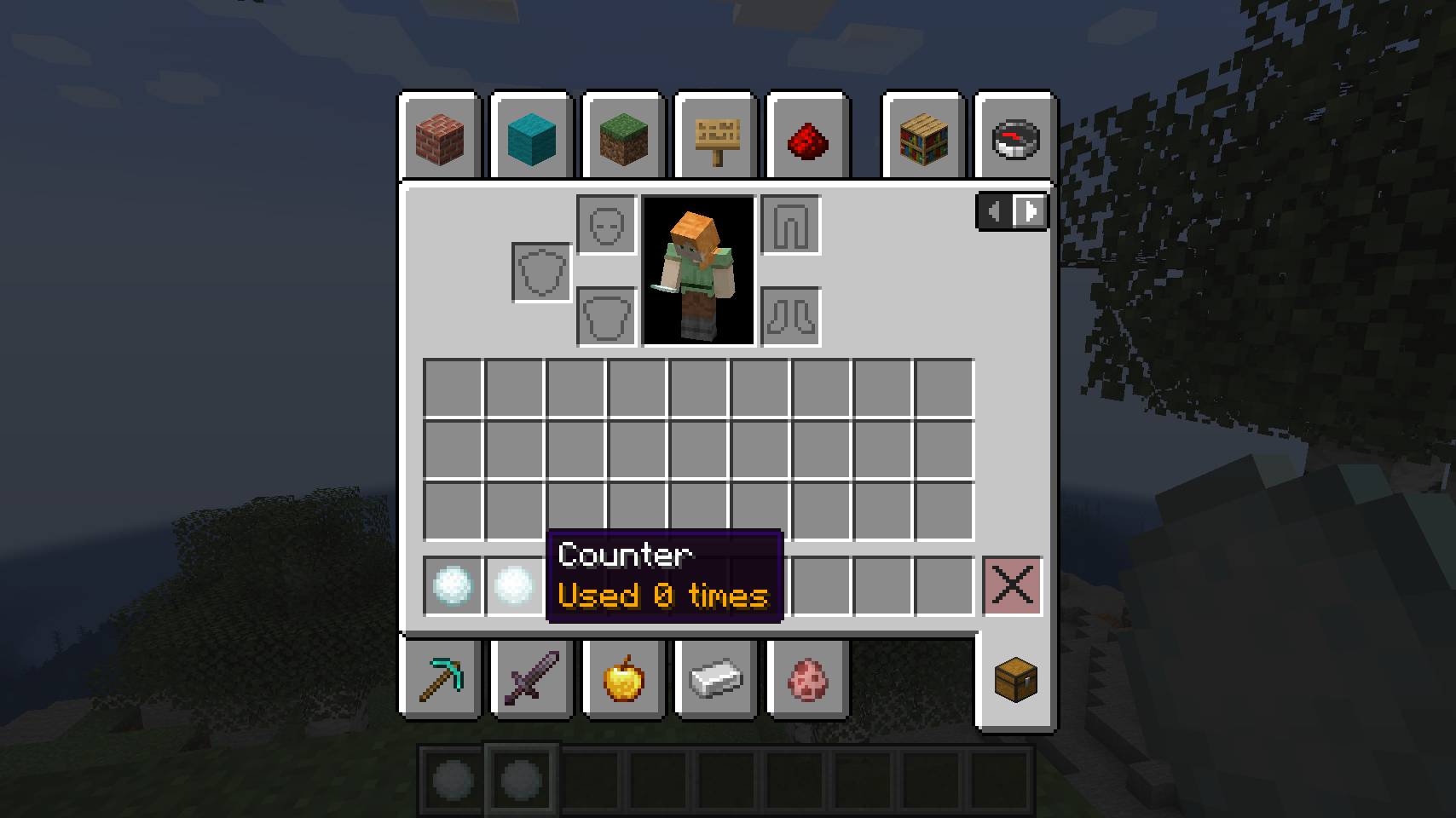This screenshot has width=1456, height=818.
Task: Select the bookshelf Utilities tab
Action: click(924, 139)
